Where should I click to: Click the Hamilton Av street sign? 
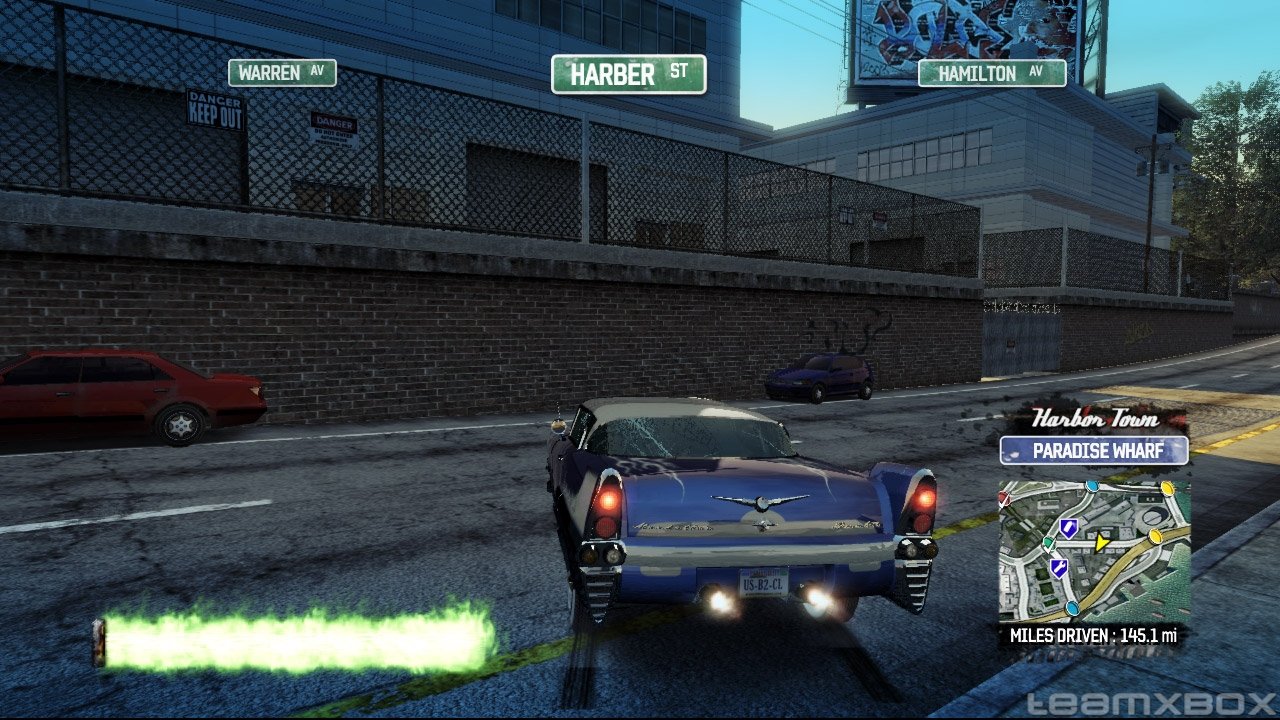(x=991, y=74)
